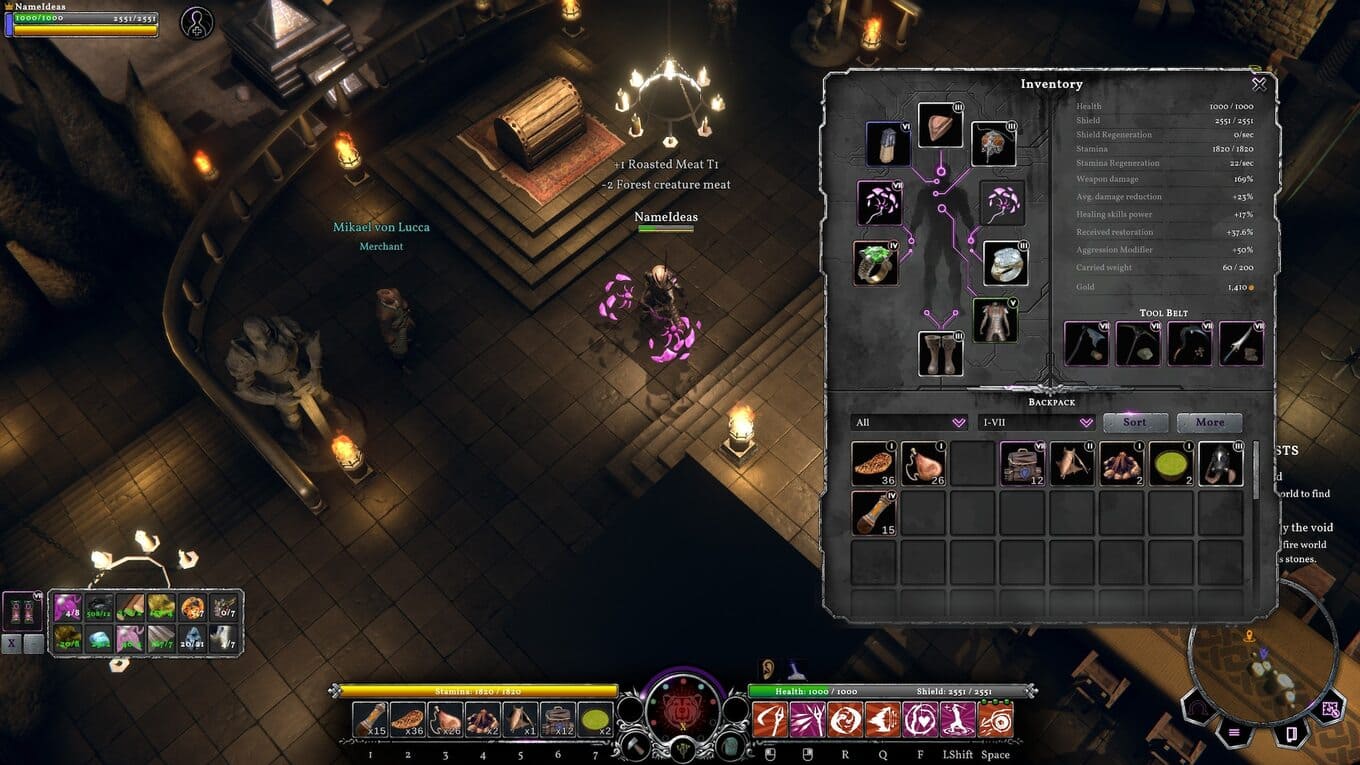
Task: Select the green soup bowl in backpack
Action: 1171,464
